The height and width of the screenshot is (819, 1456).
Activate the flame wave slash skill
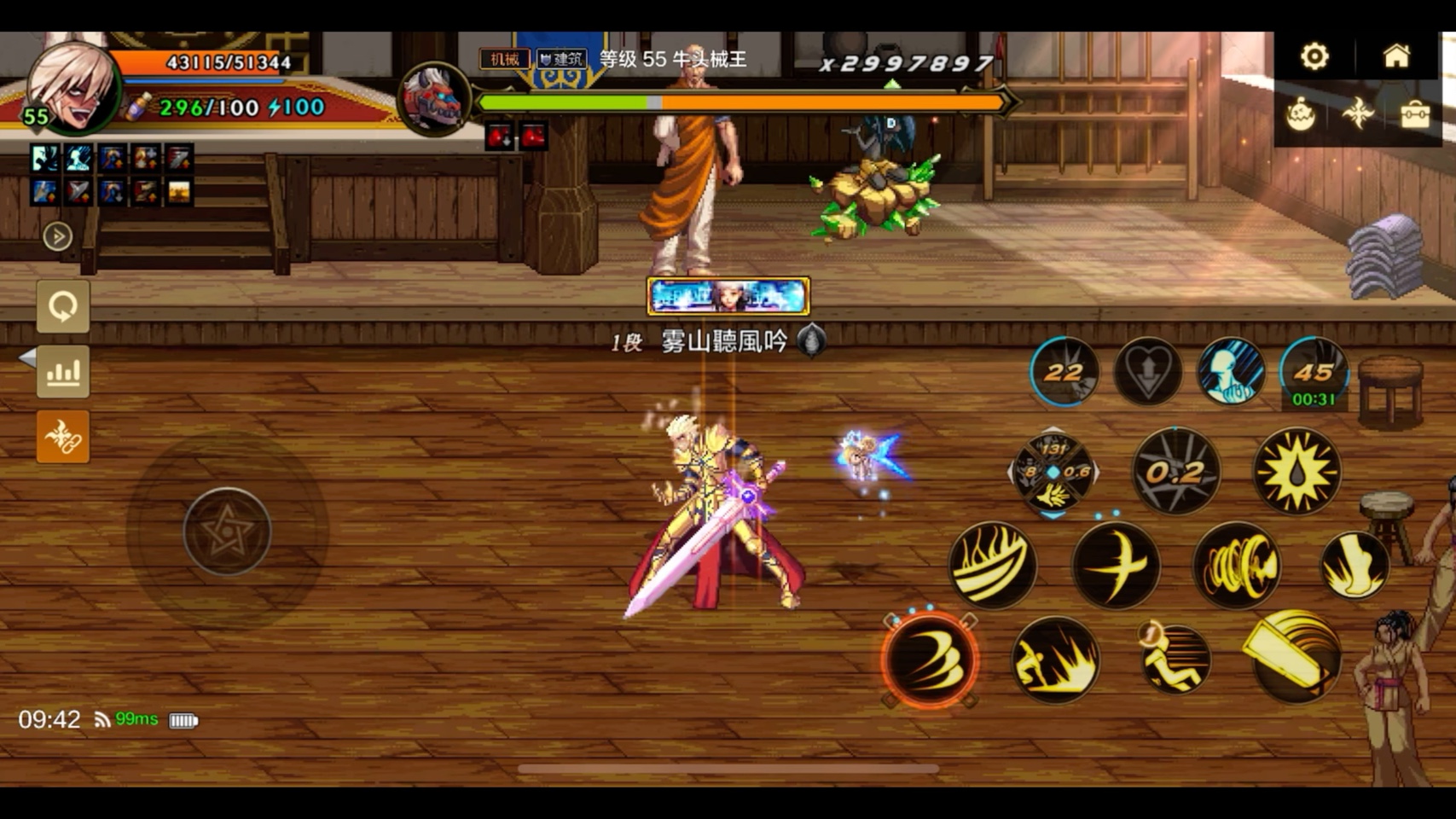[x=992, y=565]
